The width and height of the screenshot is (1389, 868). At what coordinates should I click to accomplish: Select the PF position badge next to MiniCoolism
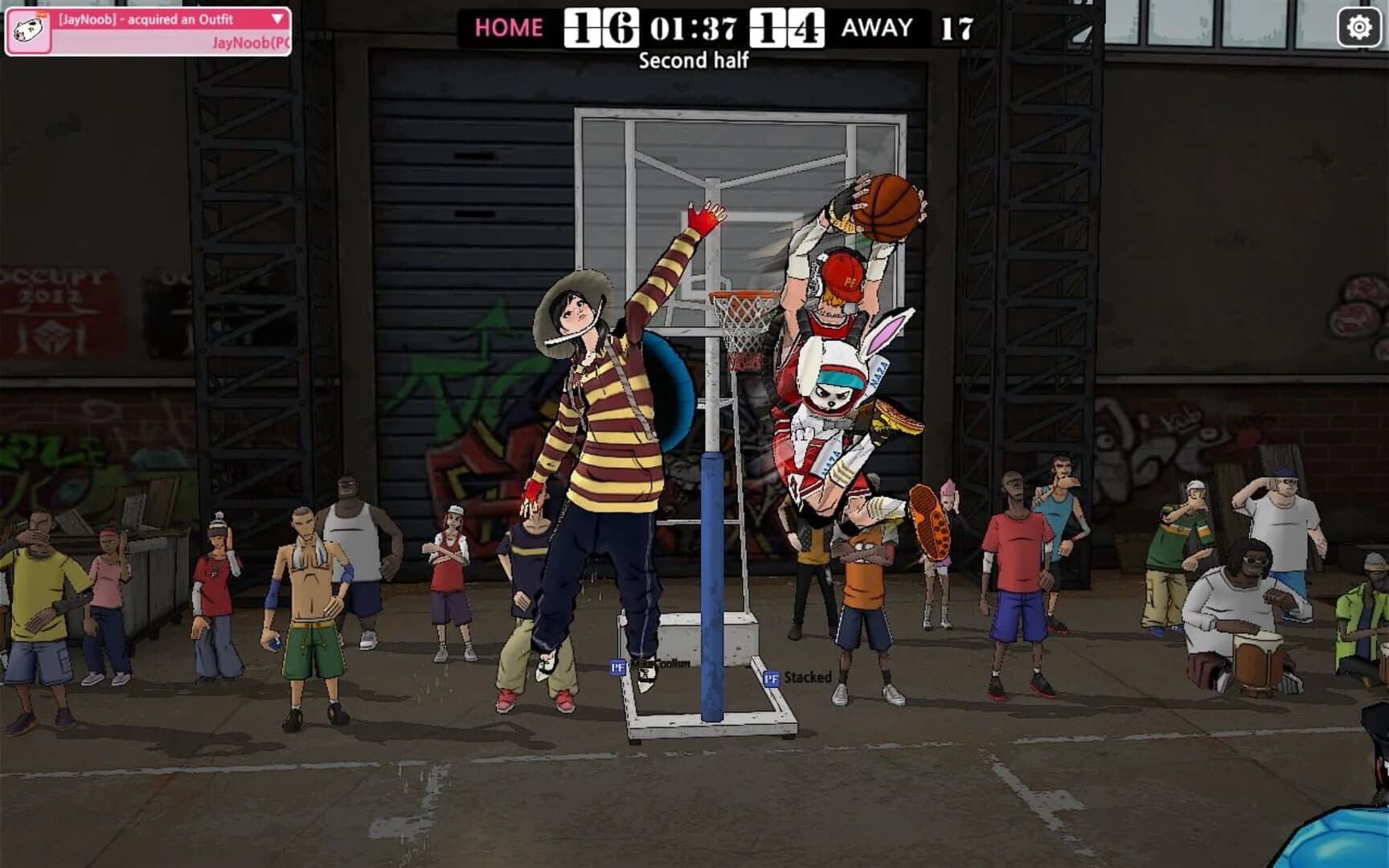click(617, 666)
